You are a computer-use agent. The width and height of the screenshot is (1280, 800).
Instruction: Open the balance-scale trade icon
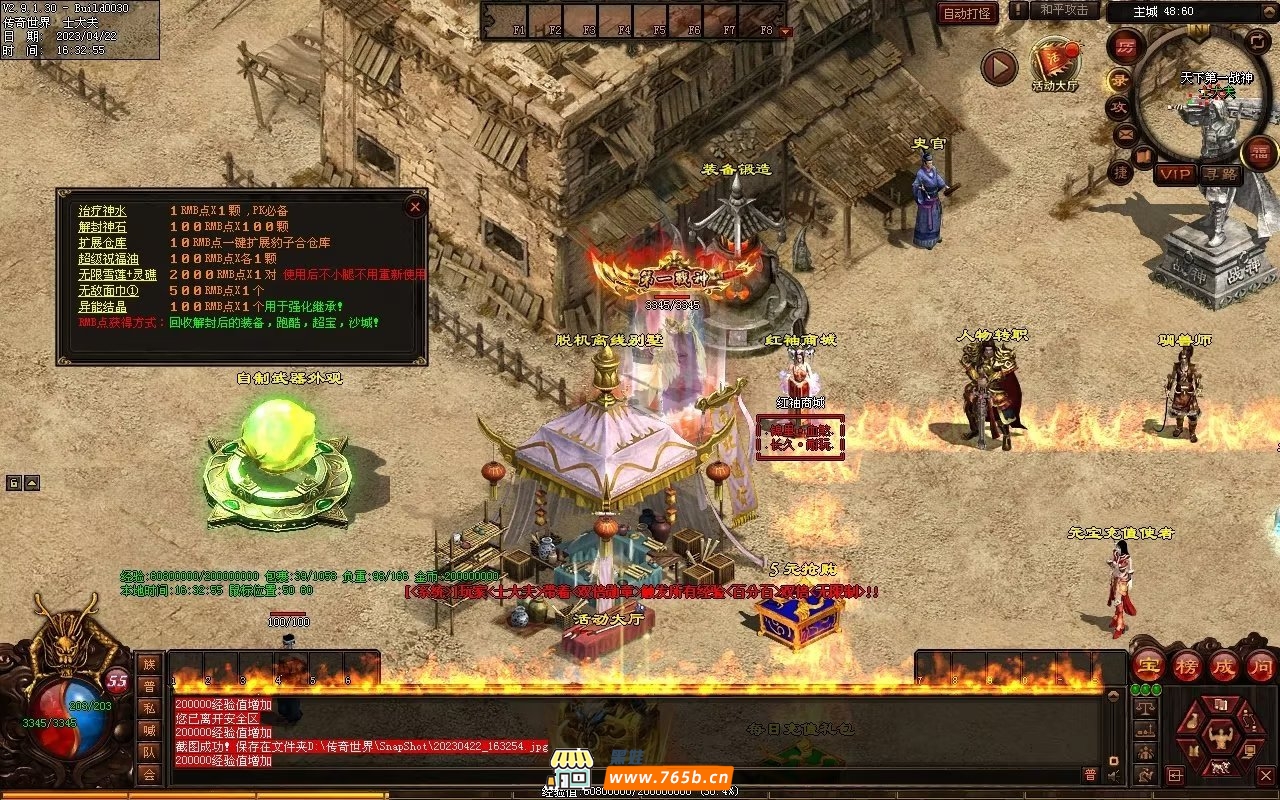point(1145,706)
